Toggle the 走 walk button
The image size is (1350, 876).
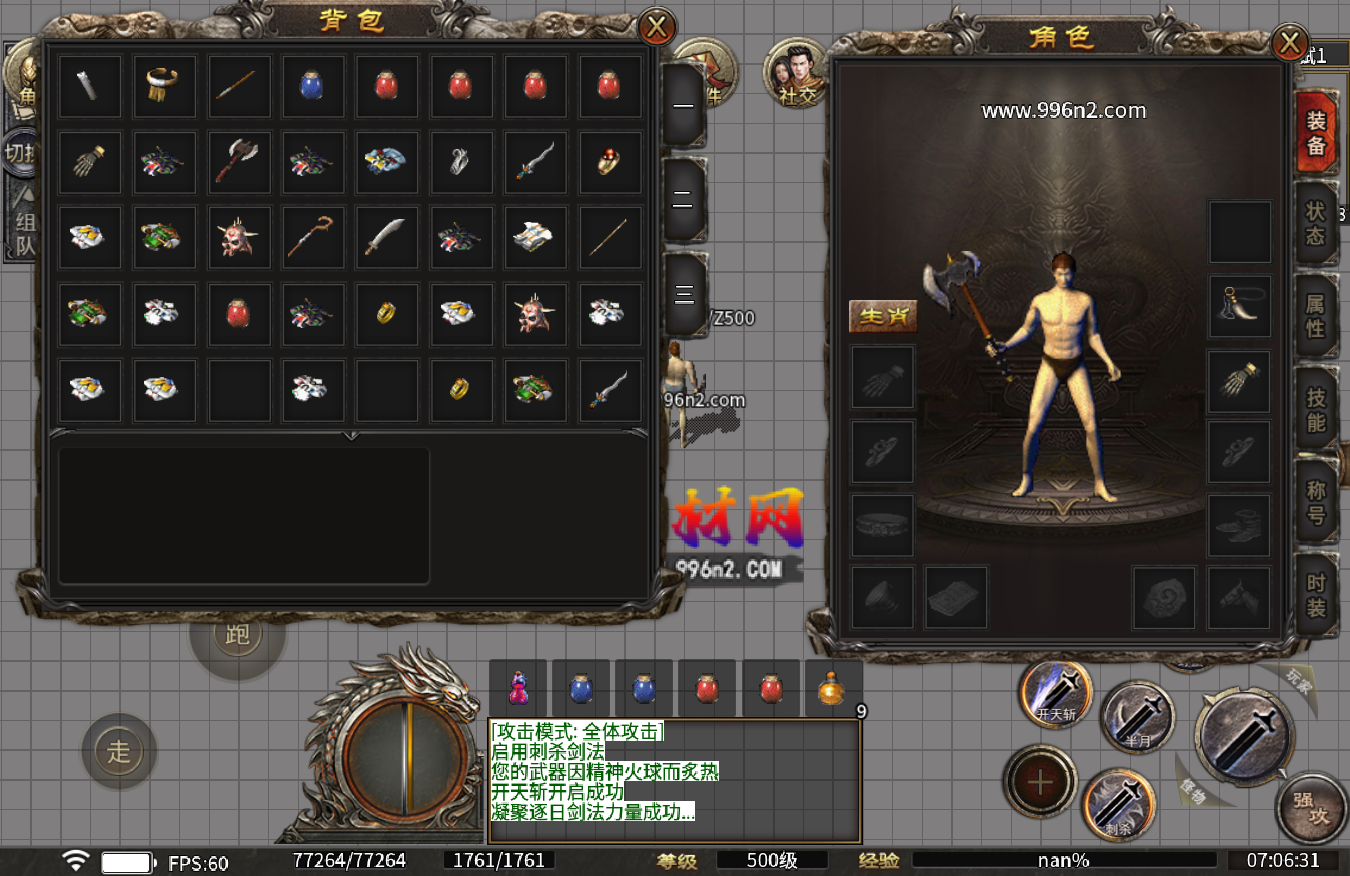point(119,751)
